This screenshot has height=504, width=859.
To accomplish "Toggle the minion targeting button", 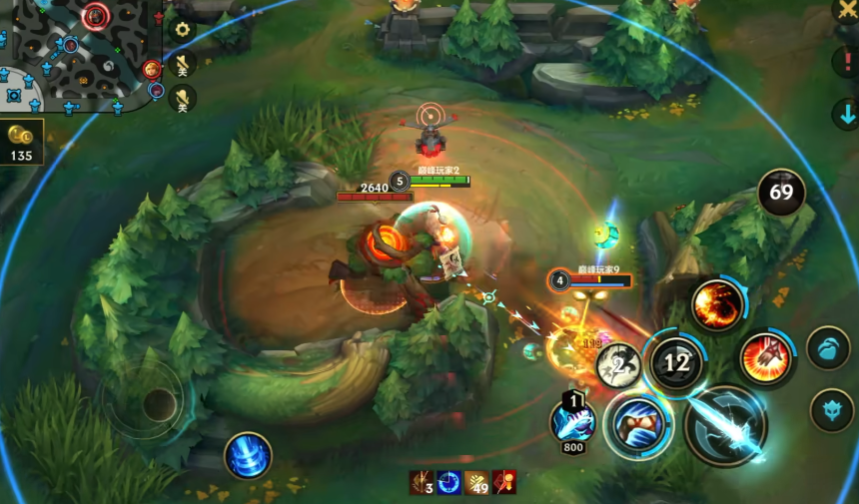I will tap(830, 349).
